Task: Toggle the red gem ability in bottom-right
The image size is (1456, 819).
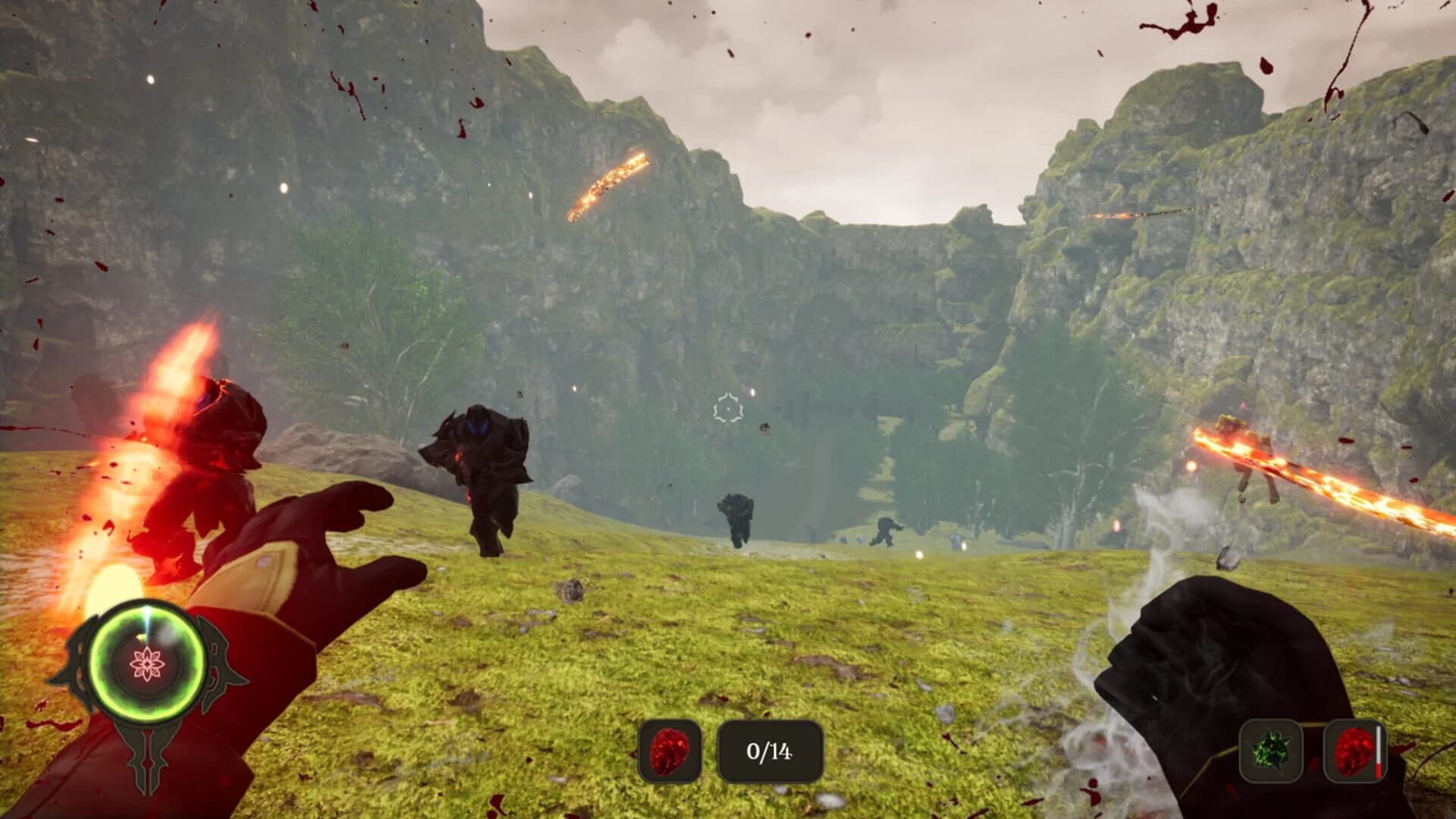Action: pos(1354,751)
